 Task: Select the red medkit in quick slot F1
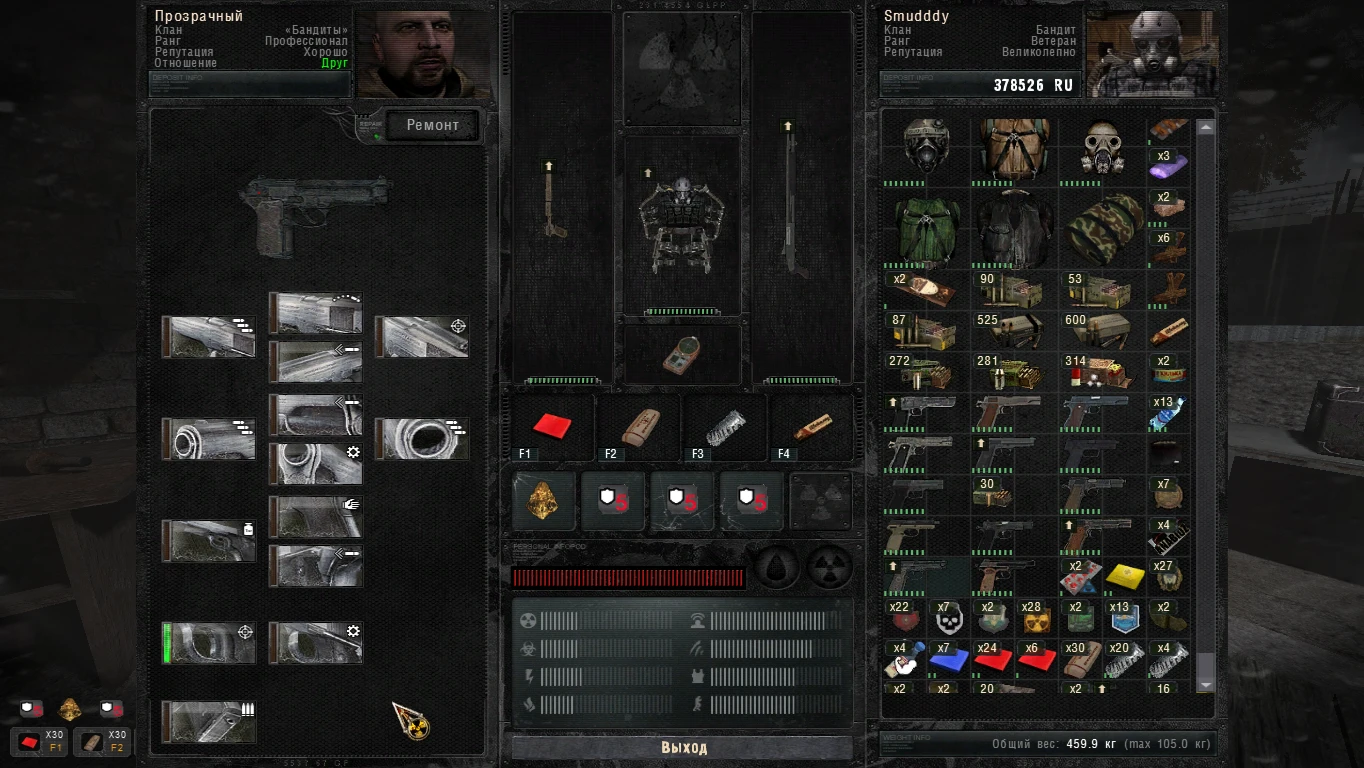click(x=551, y=427)
